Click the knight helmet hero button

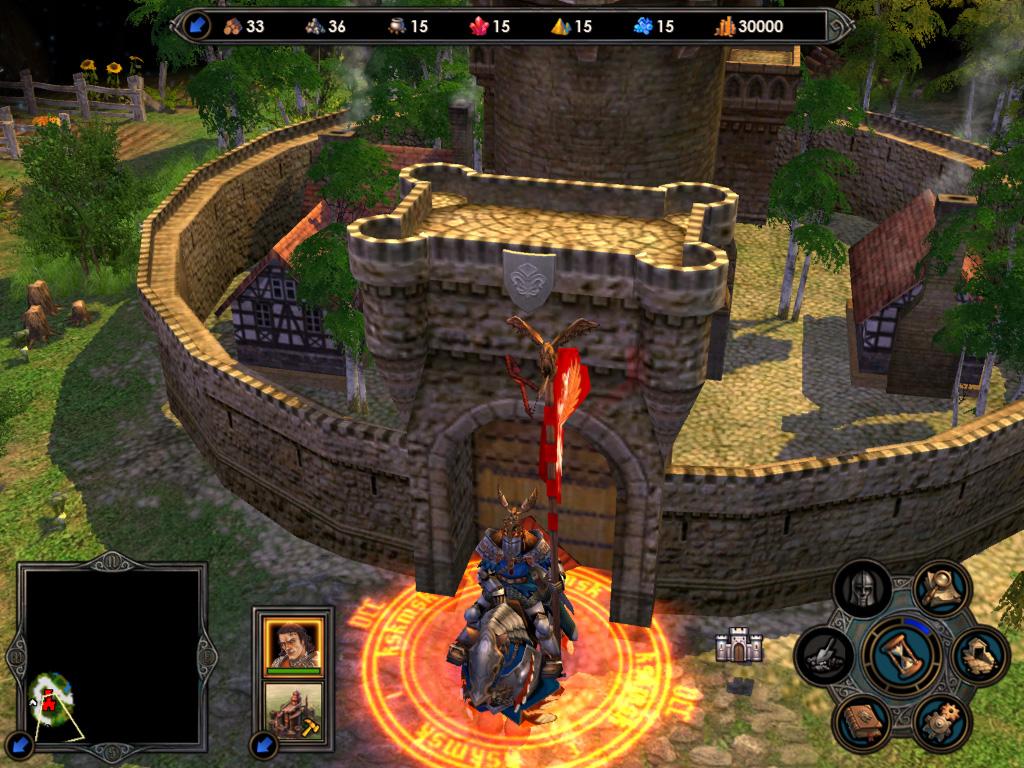coord(863,590)
